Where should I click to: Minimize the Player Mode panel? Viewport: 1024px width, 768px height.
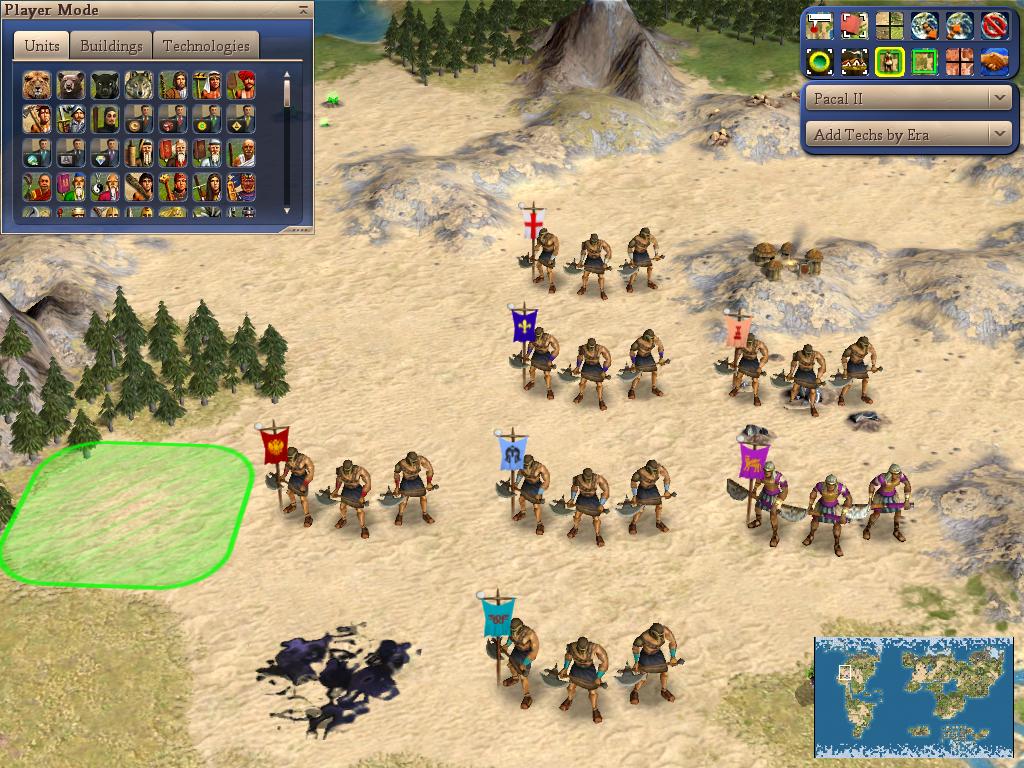click(x=303, y=10)
